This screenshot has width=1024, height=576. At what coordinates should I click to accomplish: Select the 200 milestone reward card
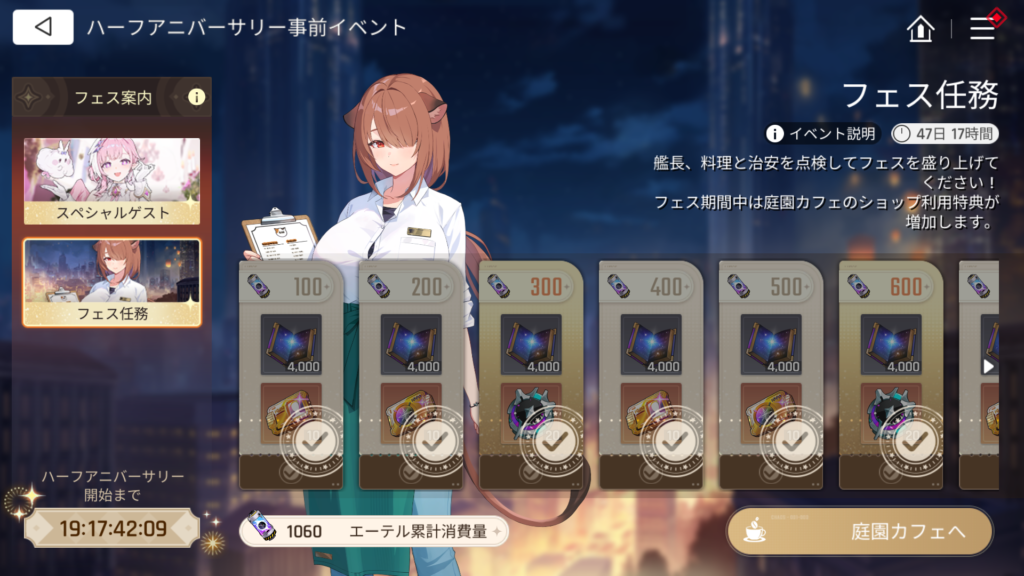[x=411, y=375]
